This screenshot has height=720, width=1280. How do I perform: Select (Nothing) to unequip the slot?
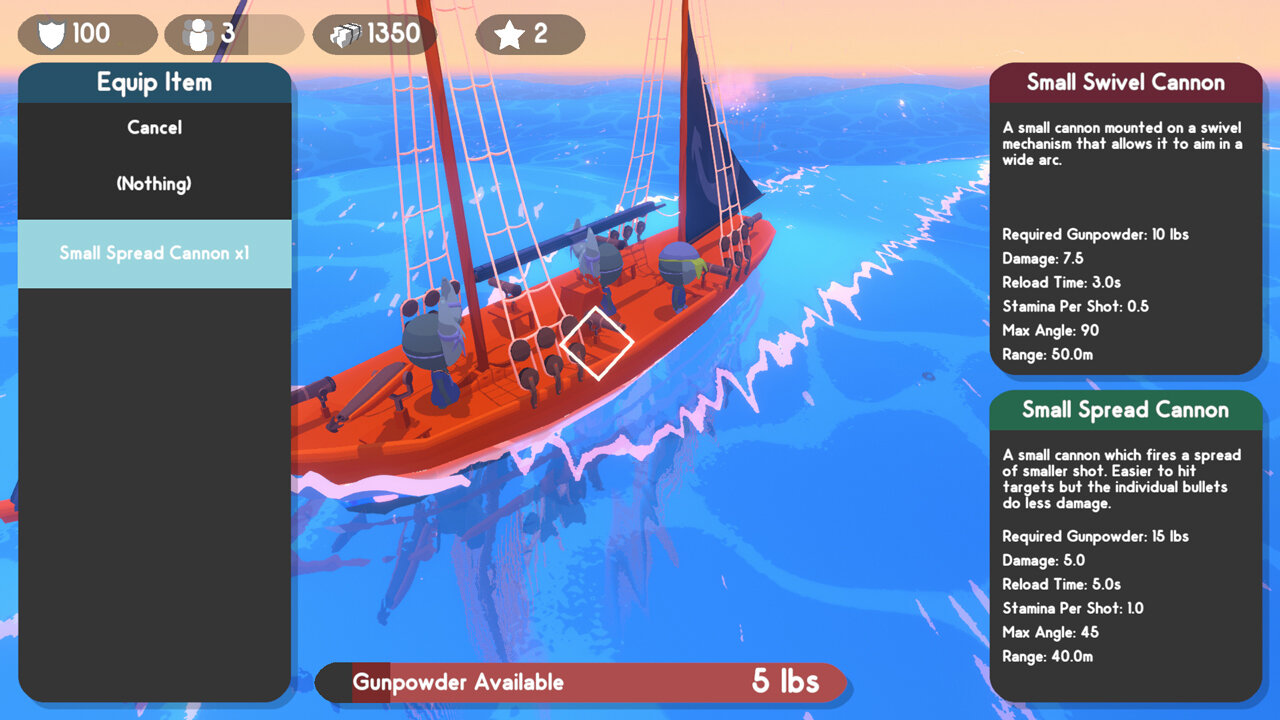click(154, 183)
